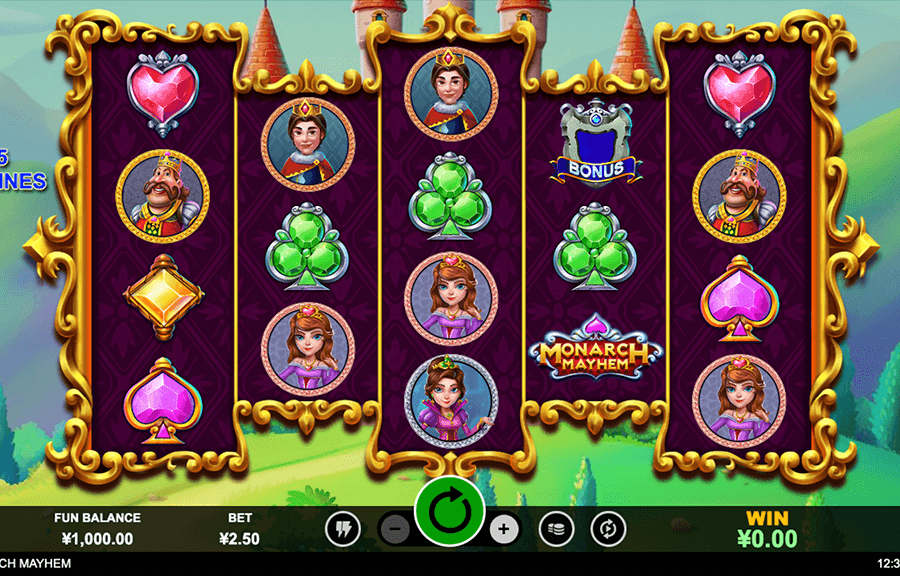Decrease the bet with the minus button
The width and height of the screenshot is (900, 576).
[395, 529]
